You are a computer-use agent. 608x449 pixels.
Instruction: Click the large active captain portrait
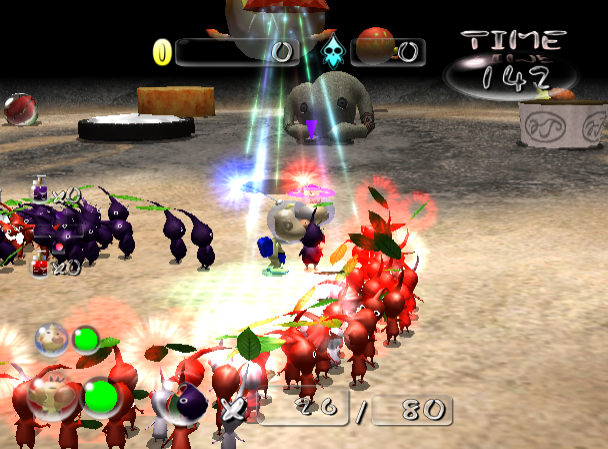coord(50,397)
